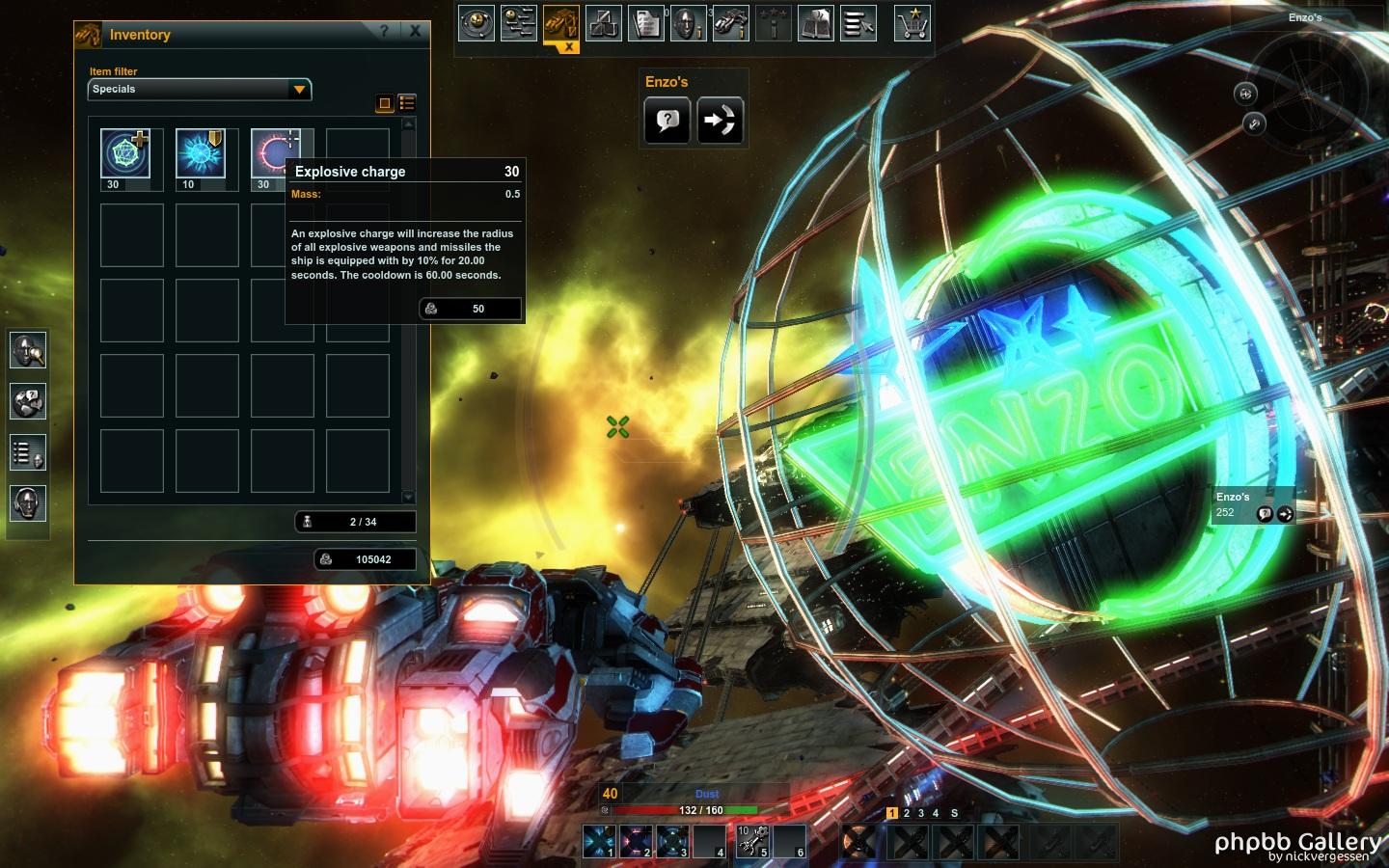Click Enzo's arrow dock button
This screenshot has height=868, width=1389.
(720, 121)
